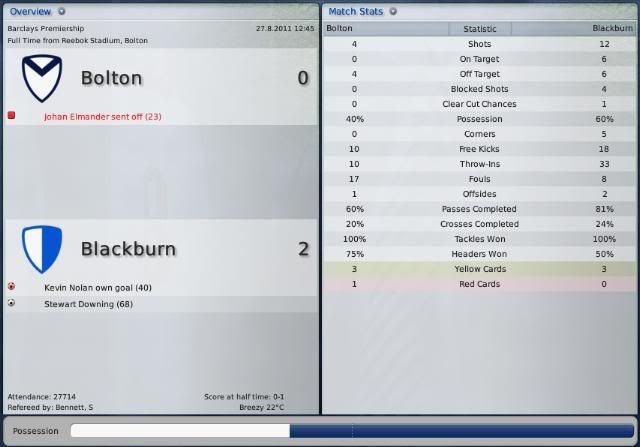Click the Bolton column header
Screen dimensions: 640x447
pos(340,29)
